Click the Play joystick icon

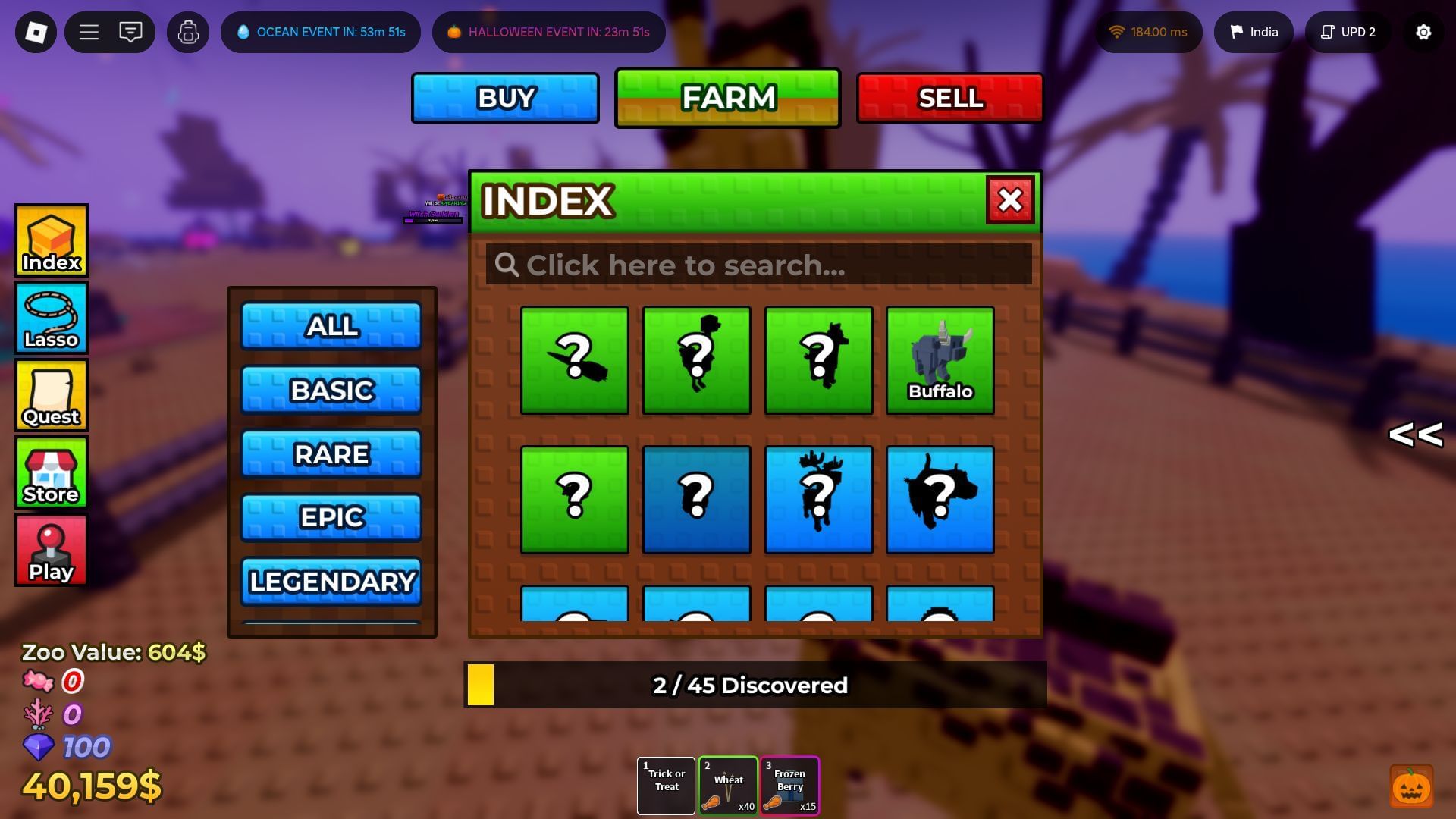pos(50,549)
